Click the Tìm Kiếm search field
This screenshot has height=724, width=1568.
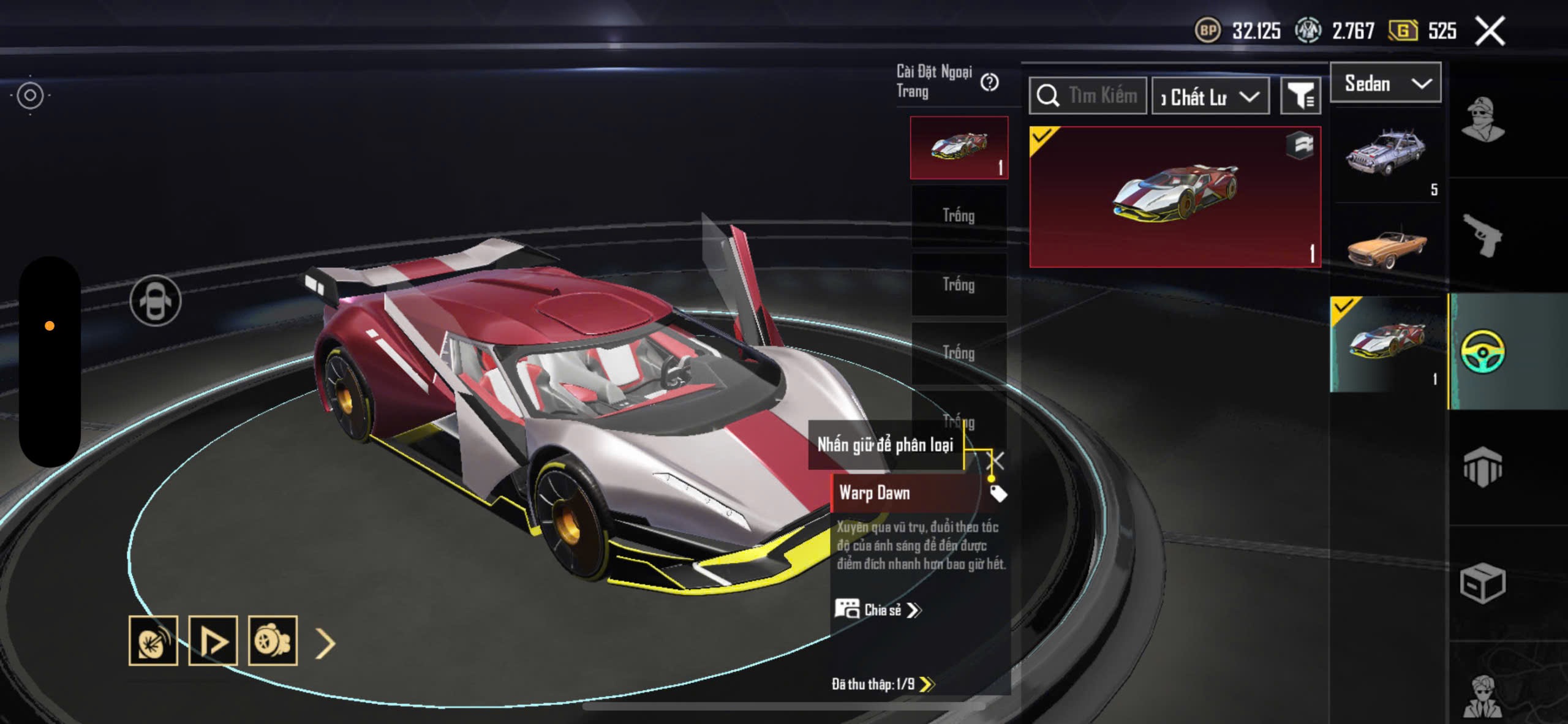click(1088, 96)
